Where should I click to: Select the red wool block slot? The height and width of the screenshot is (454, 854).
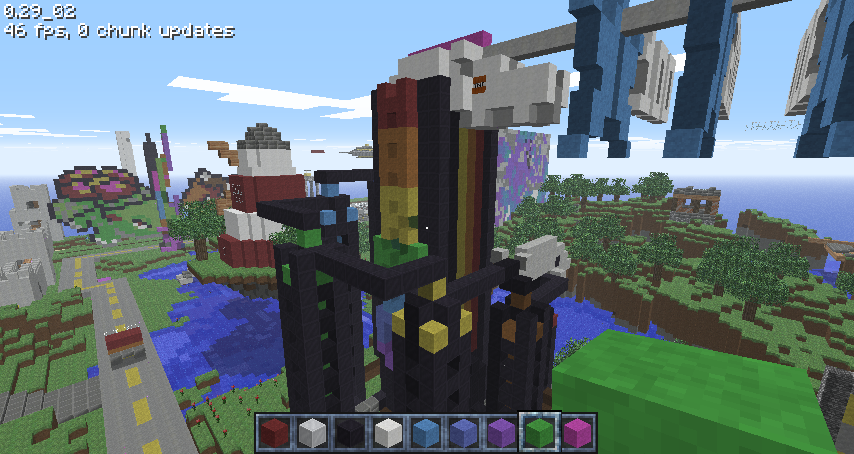[x=276, y=433]
